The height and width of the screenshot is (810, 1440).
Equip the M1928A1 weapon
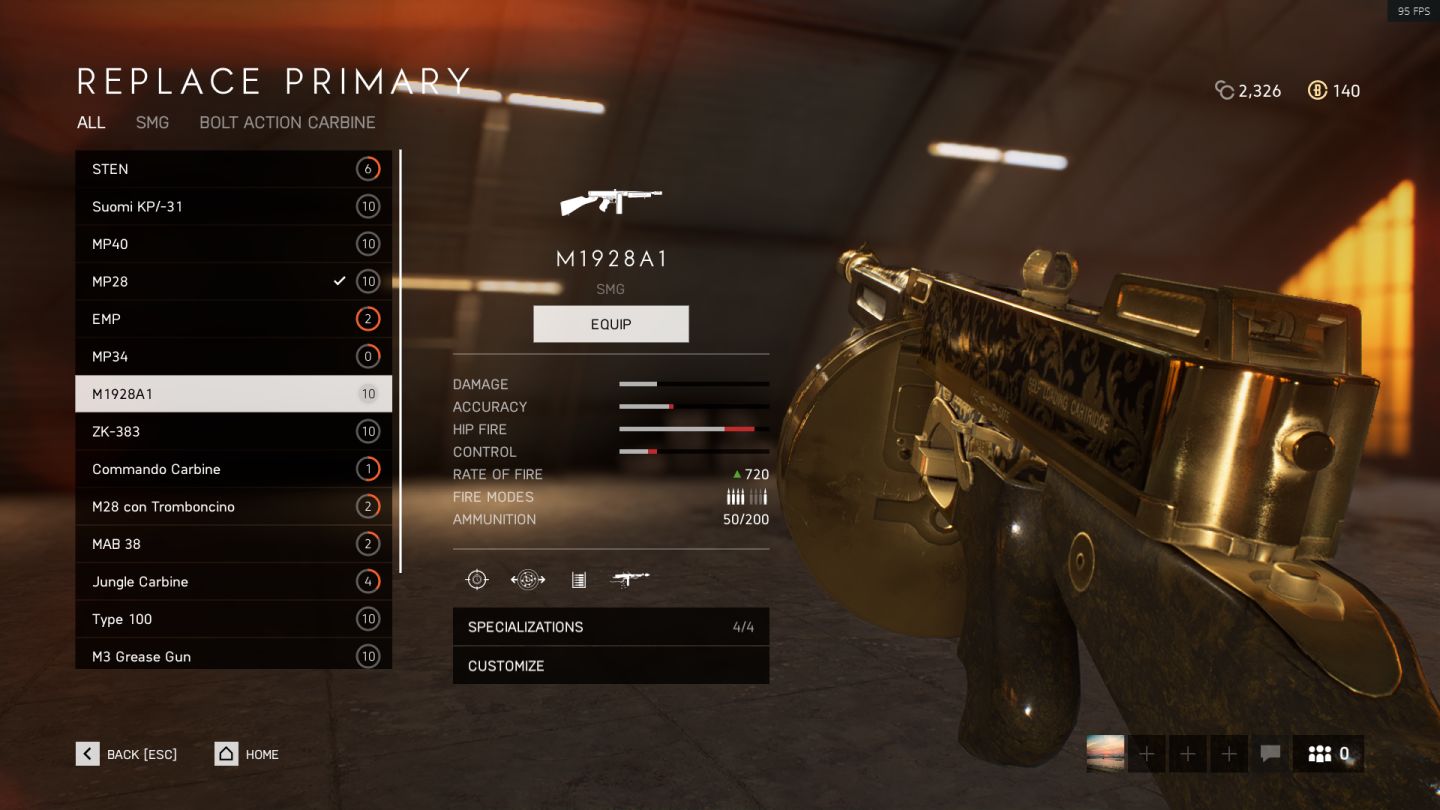click(x=611, y=324)
